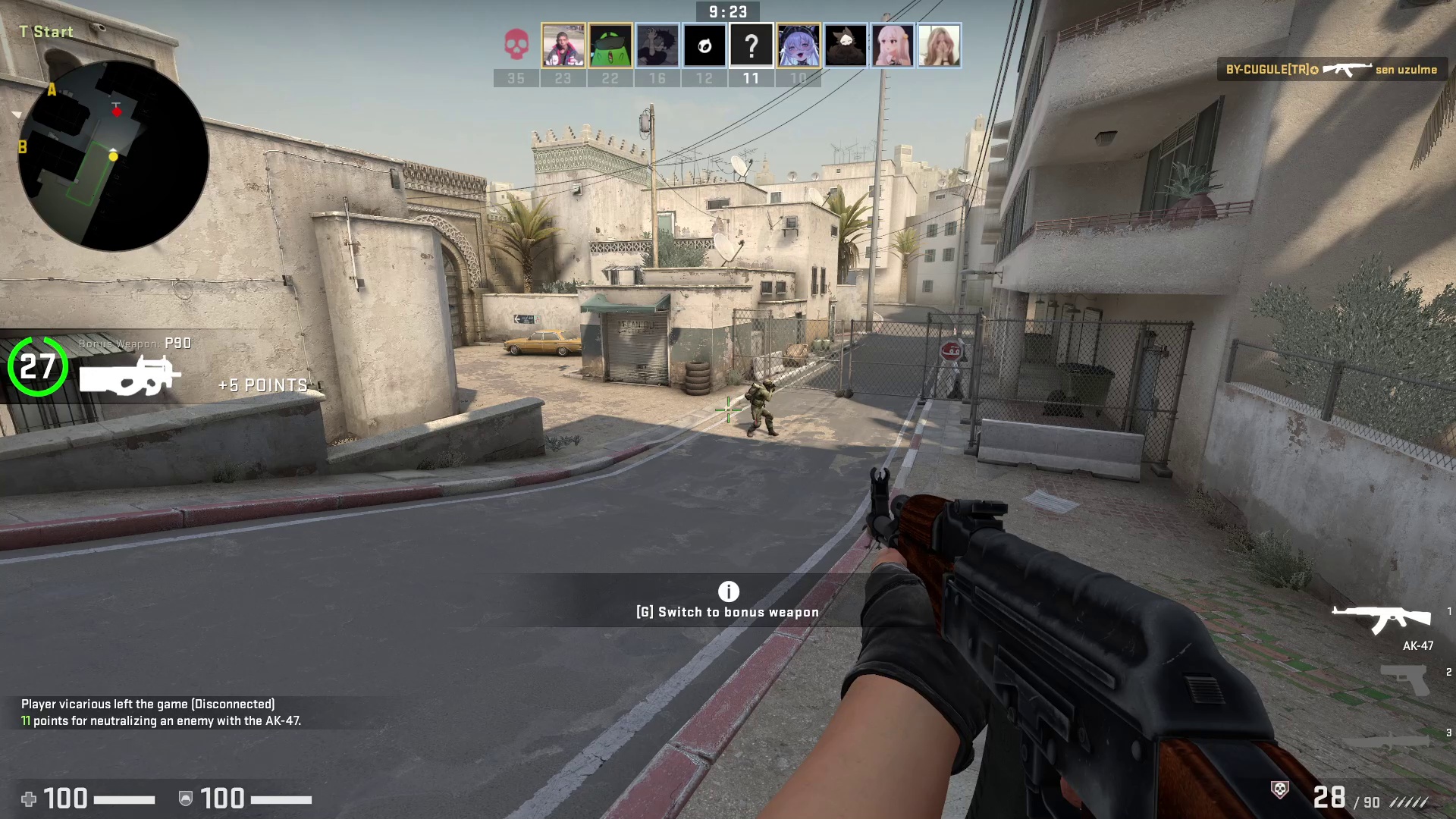This screenshot has width=1456, height=819.
Task: Click the question mark avatar on the scoreboard
Action: [x=751, y=45]
